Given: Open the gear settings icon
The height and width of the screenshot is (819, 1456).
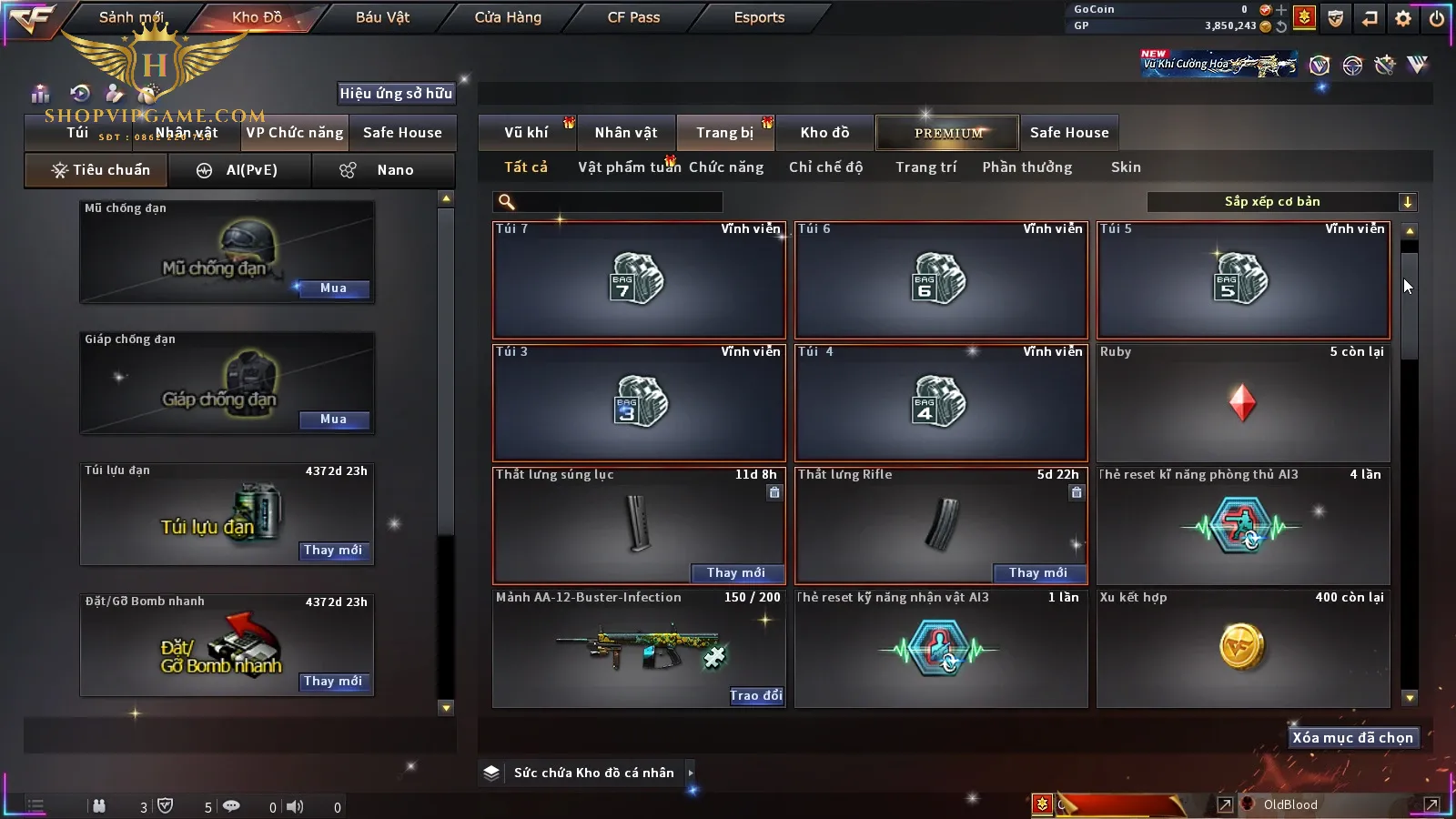Looking at the screenshot, I should tap(1403, 18).
